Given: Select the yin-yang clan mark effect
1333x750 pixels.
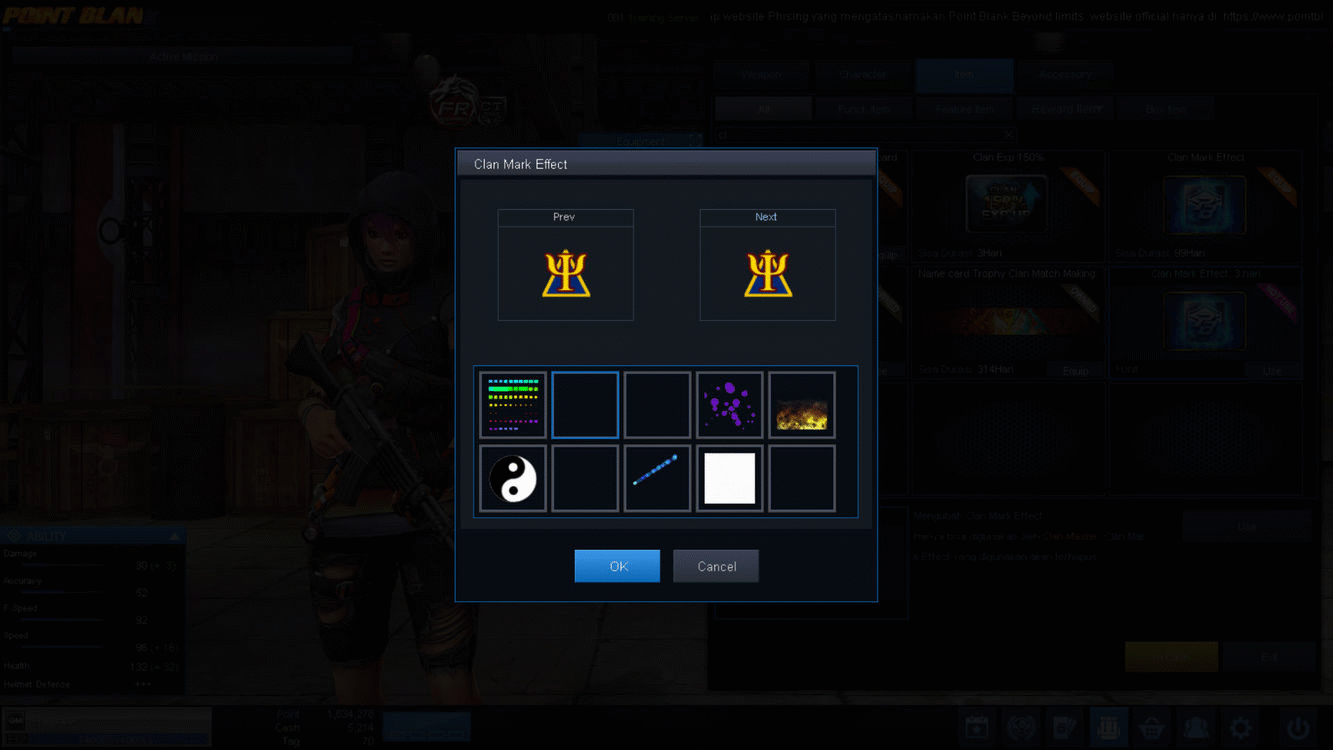Looking at the screenshot, I should (x=512, y=477).
